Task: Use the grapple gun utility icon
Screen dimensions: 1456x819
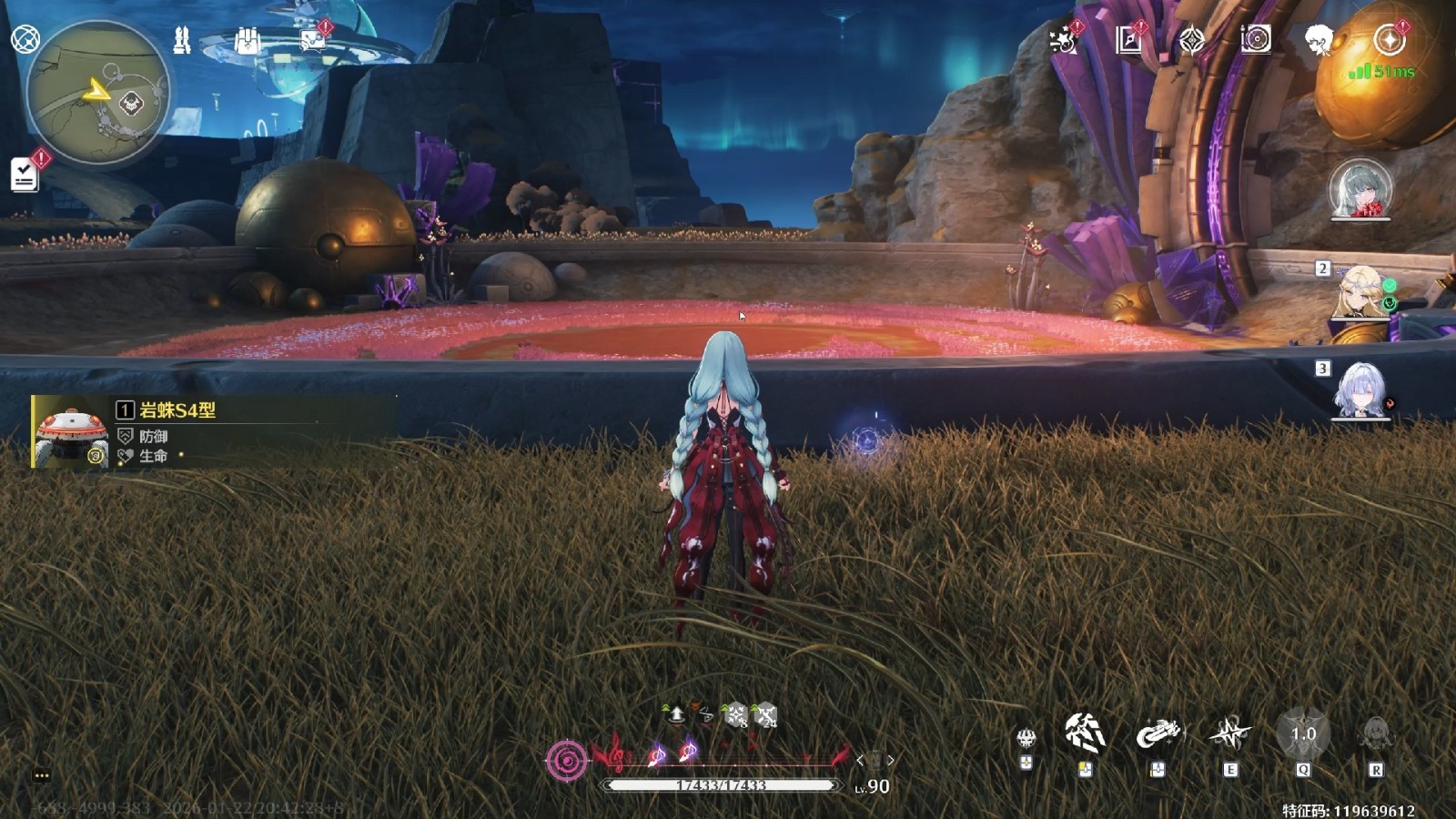Action: coord(1158,733)
